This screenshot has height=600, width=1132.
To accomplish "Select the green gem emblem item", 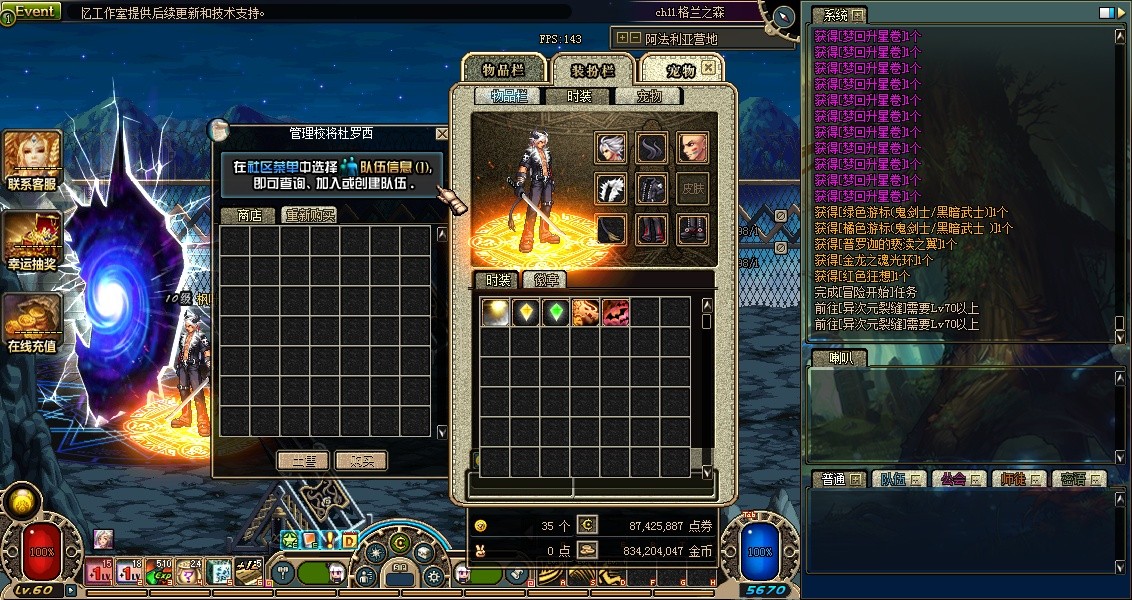I will click(556, 312).
